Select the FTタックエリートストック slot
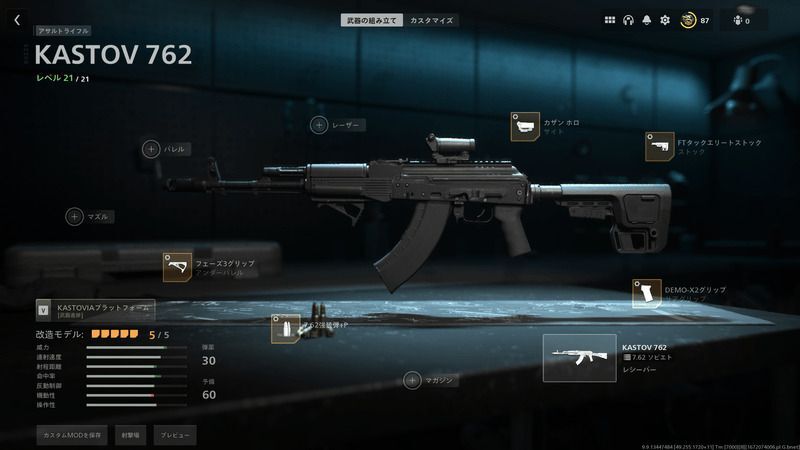Image resolution: width=800 pixels, height=450 pixels. point(659,147)
